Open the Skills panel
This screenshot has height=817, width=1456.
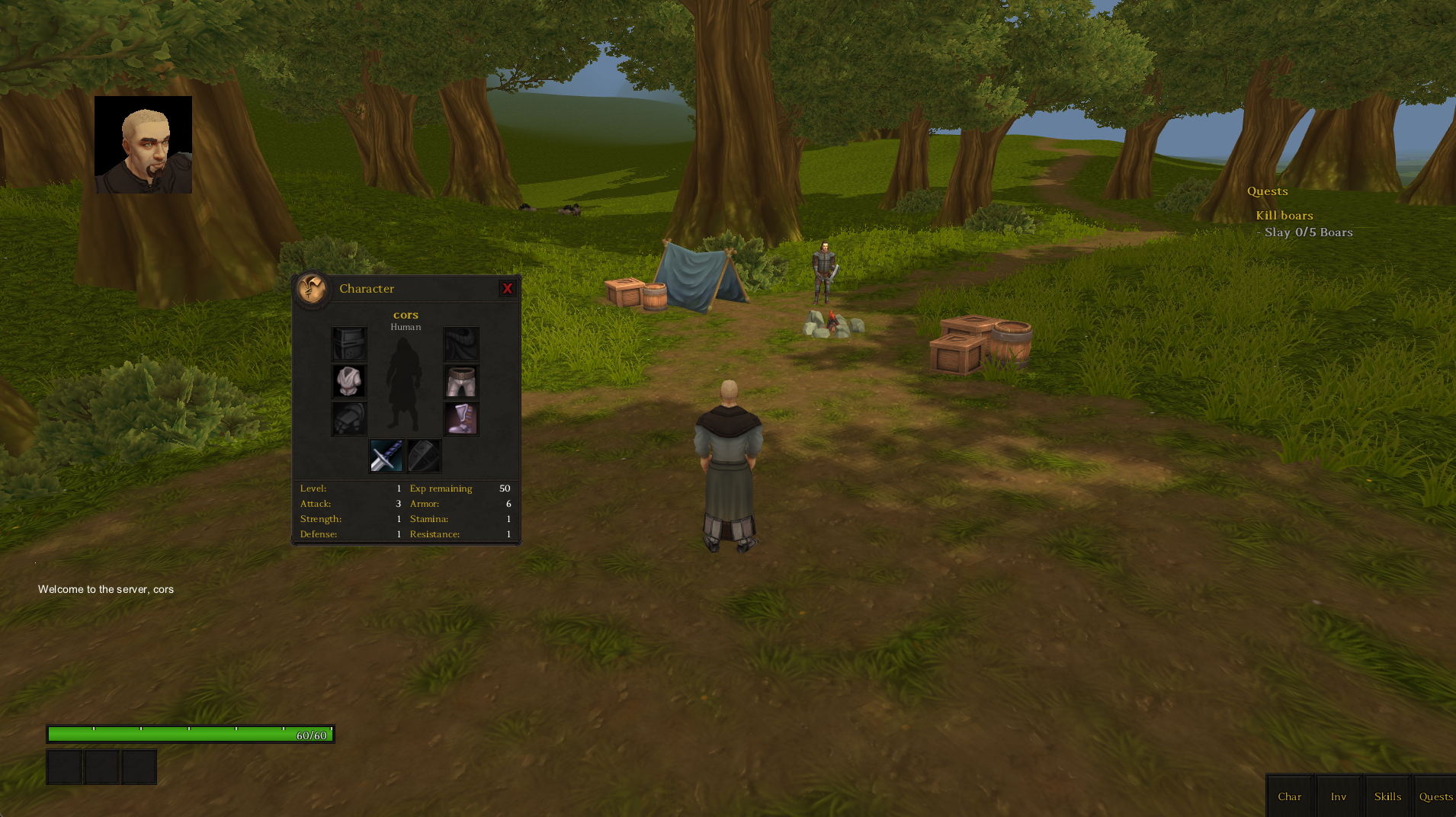pos(1387,796)
